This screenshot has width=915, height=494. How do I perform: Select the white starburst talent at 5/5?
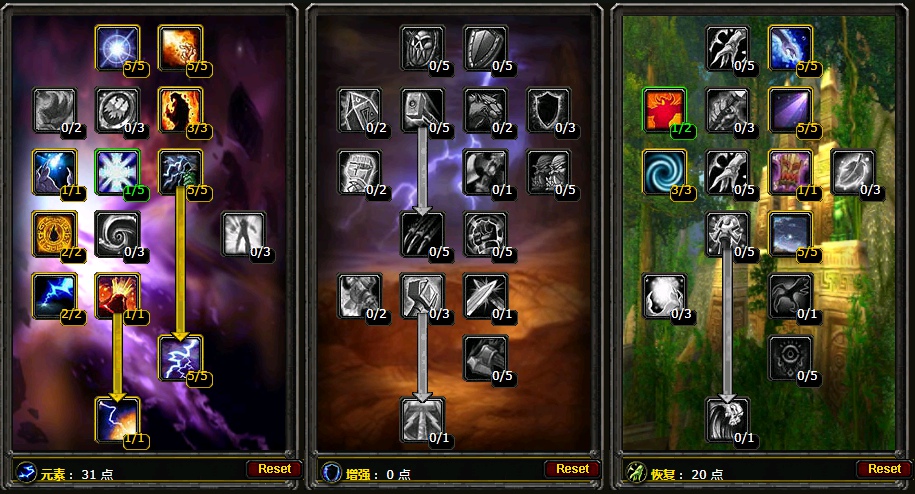tap(117, 47)
